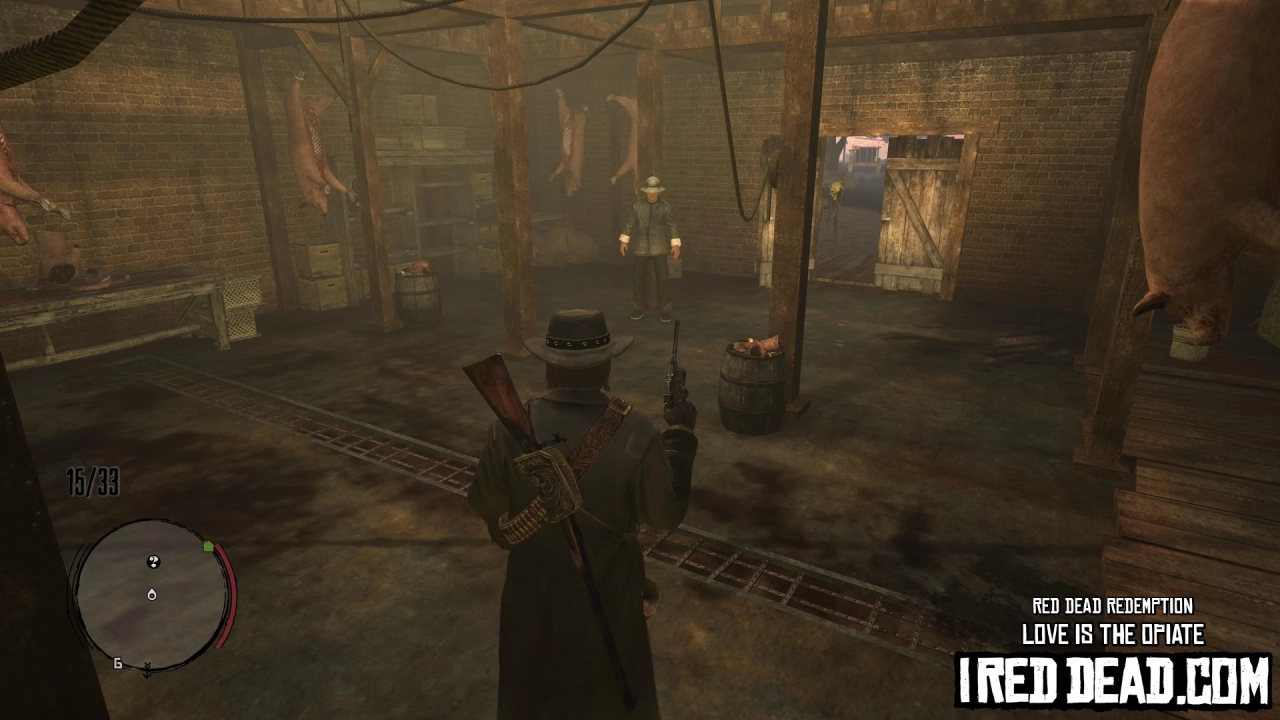Select the G waypoint marker on the minimap
Screen dimensions: 1280x720
click(x=119, y=663)
